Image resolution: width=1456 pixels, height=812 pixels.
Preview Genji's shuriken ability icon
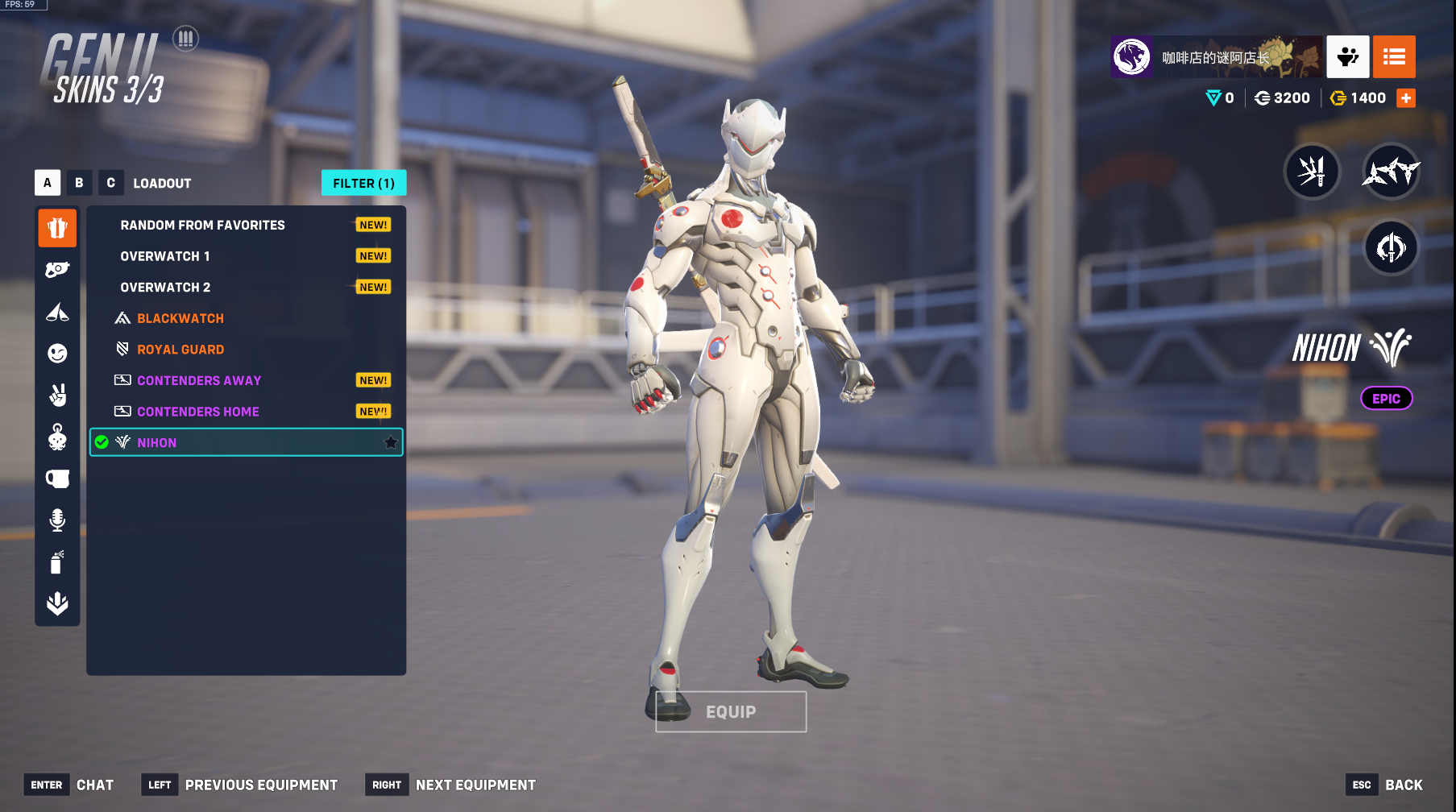point(1390,171)
